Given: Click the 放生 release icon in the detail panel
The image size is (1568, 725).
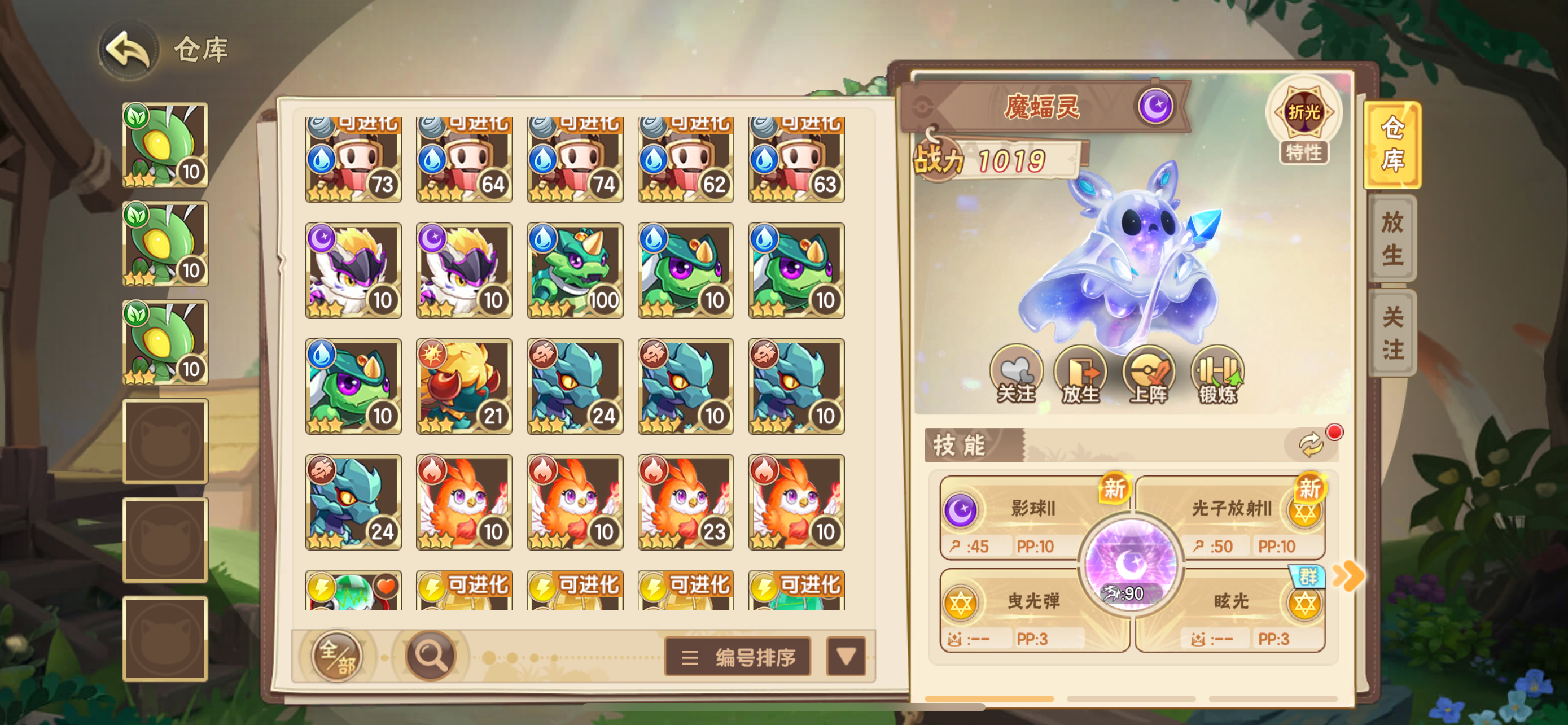Looking at the screenshot, I should (1083, 374).
